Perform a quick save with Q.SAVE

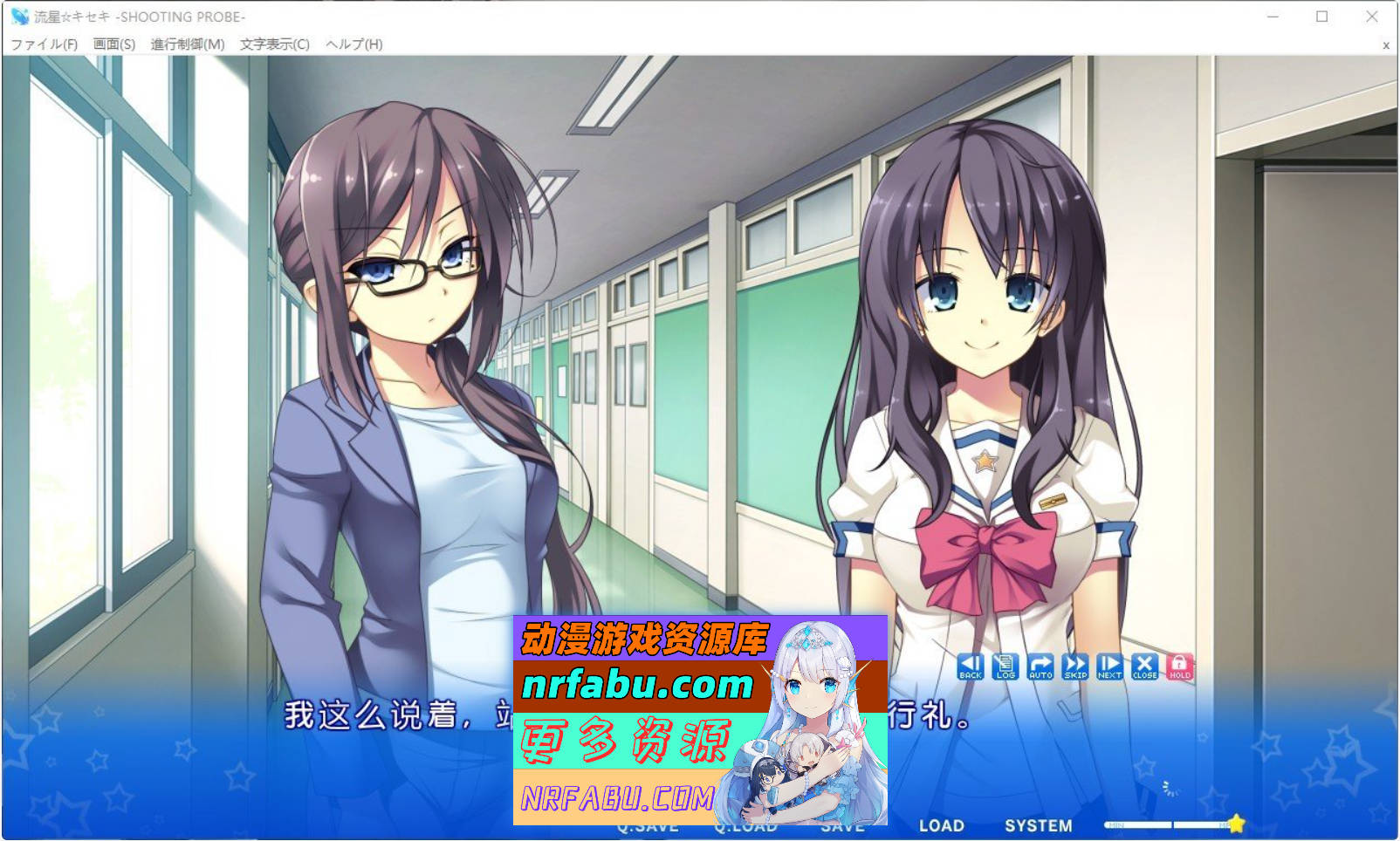[x=650, y=825]
